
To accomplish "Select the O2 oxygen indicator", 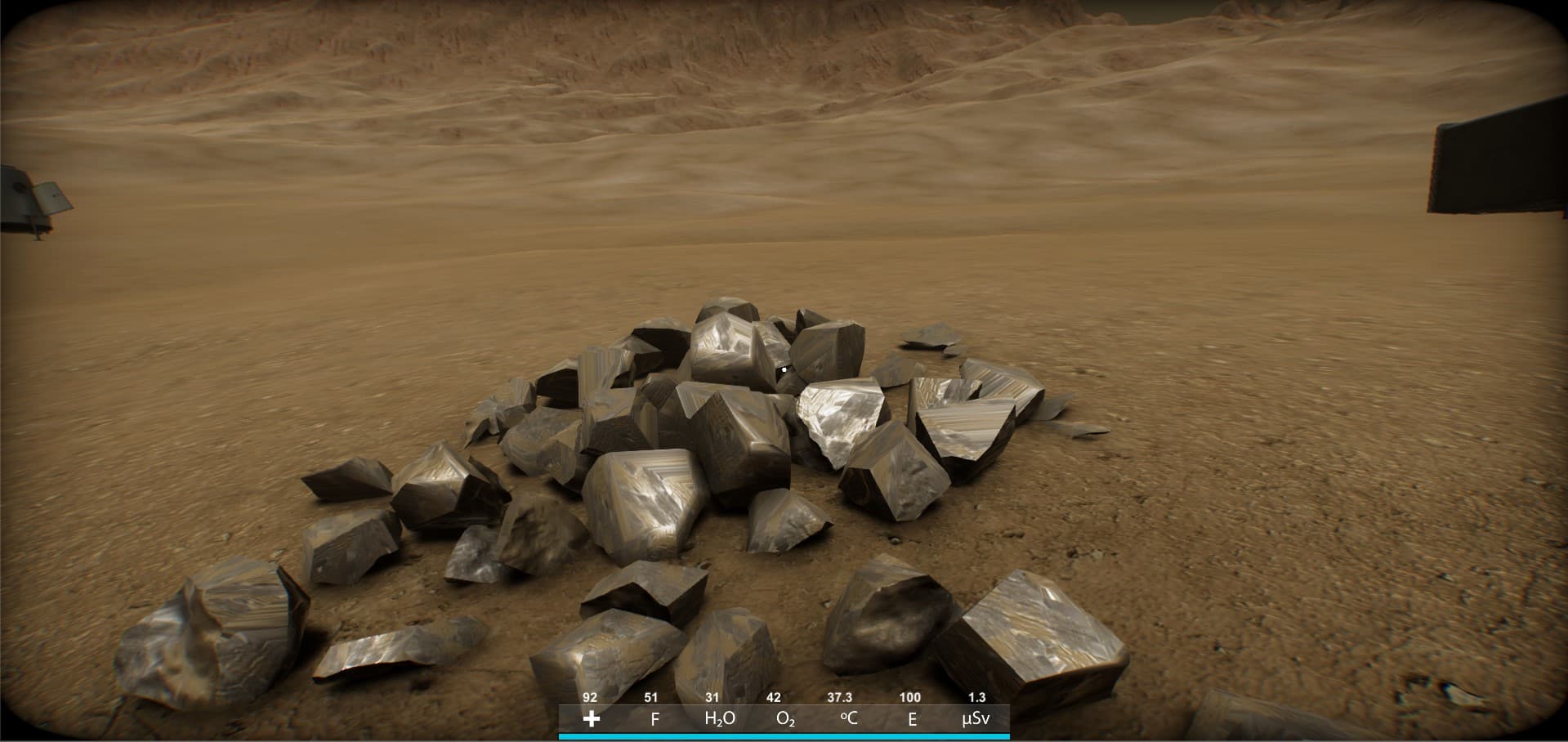I will pyautogui.click(x=785, y=720).
